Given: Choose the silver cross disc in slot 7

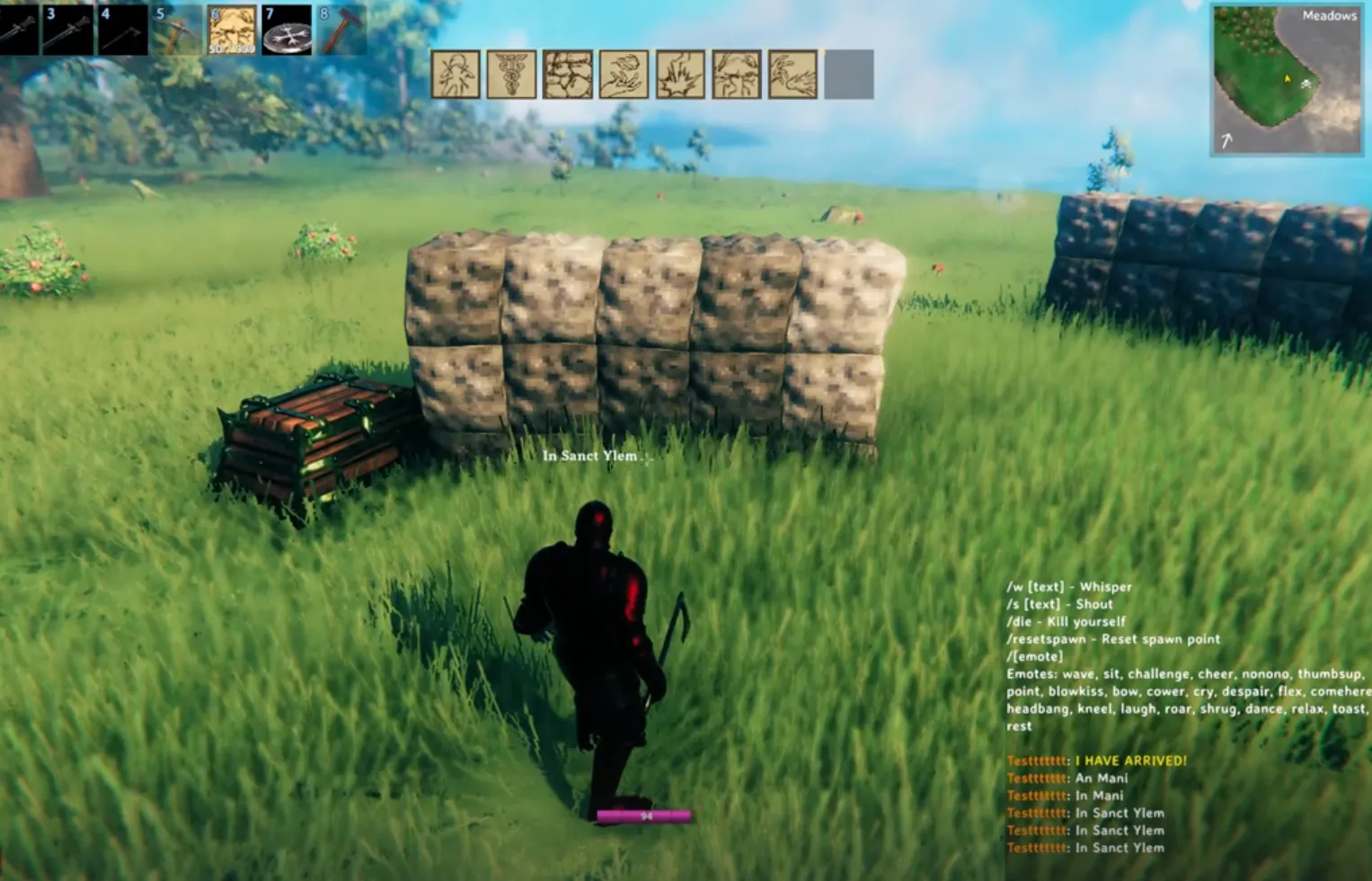Looking at the screenshot, I should (287, 29).
